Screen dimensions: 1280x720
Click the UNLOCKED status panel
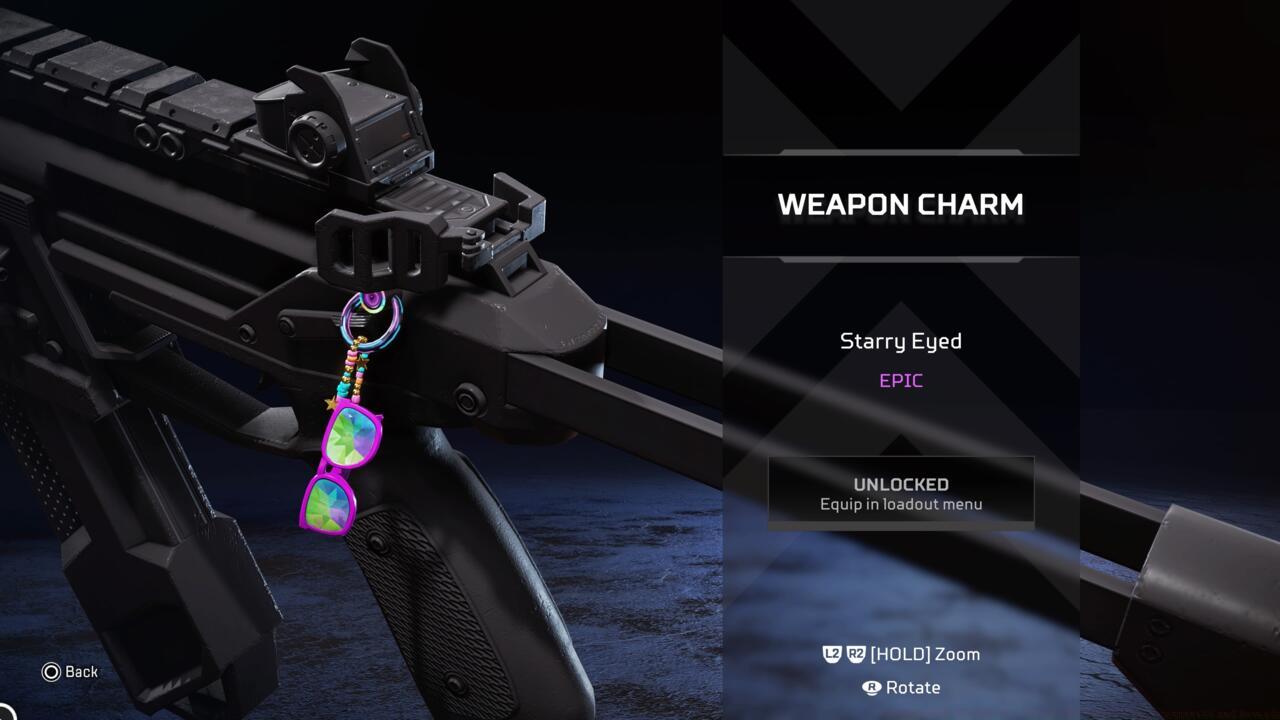pyautogui.click(x=900, y=490)
